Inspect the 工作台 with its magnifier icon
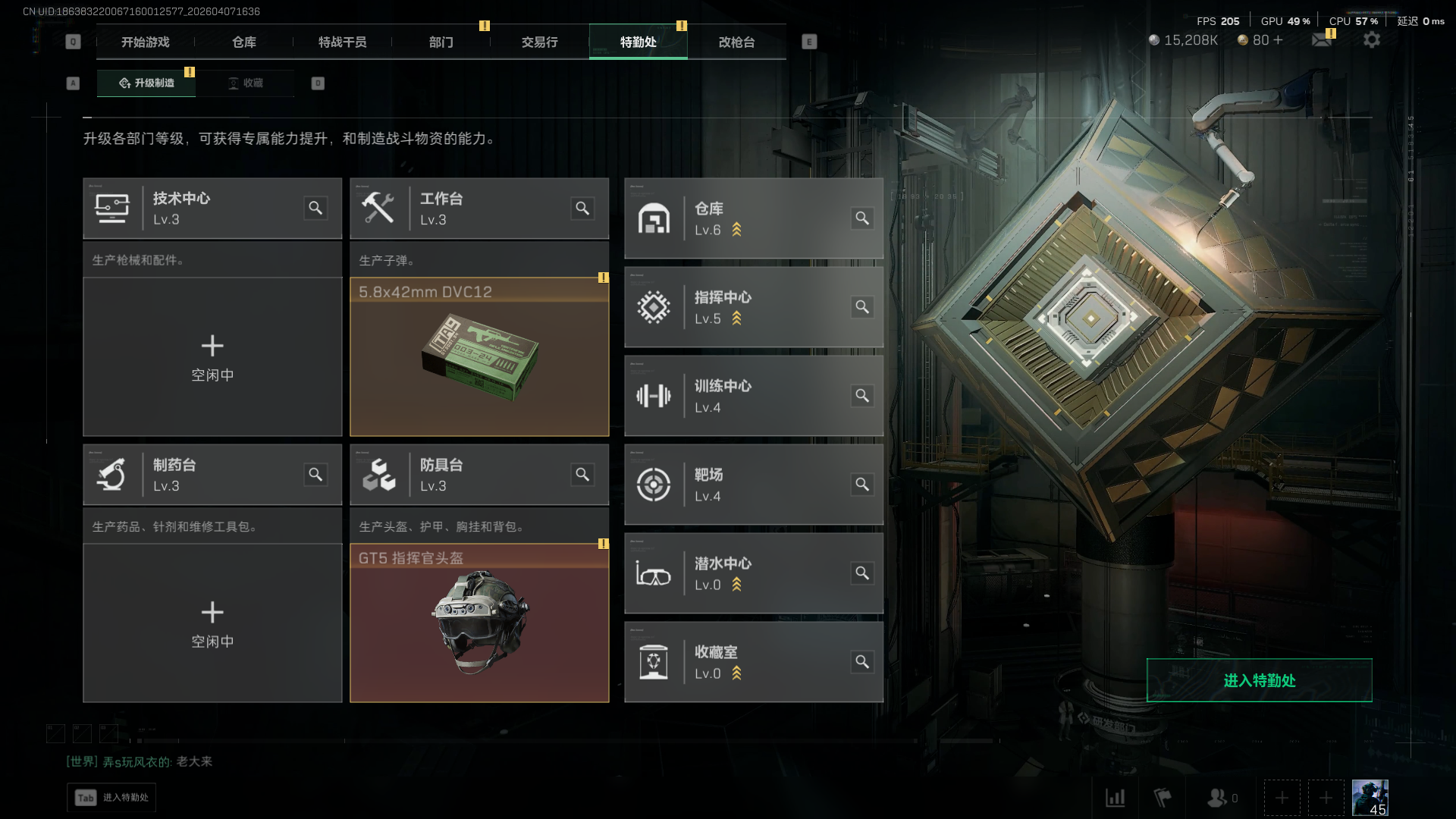The image size is (1456, 819). click(582, 209)
